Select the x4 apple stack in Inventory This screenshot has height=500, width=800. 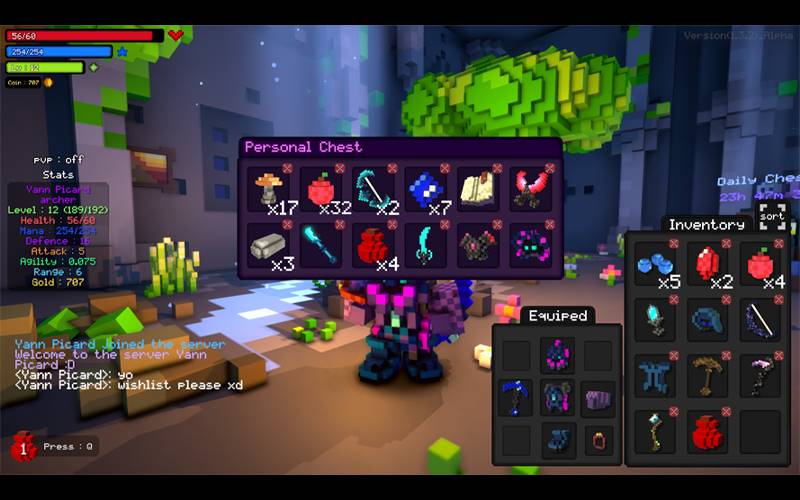[x=761, y=263]
